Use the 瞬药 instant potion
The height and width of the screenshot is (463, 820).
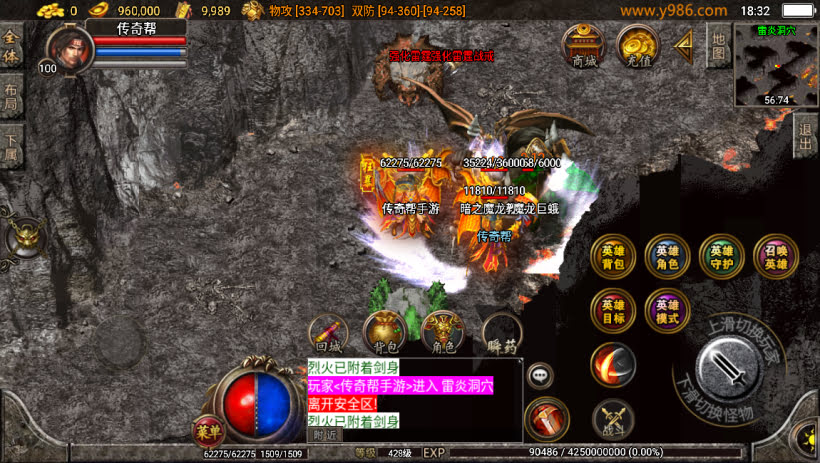tap(503, 335)
